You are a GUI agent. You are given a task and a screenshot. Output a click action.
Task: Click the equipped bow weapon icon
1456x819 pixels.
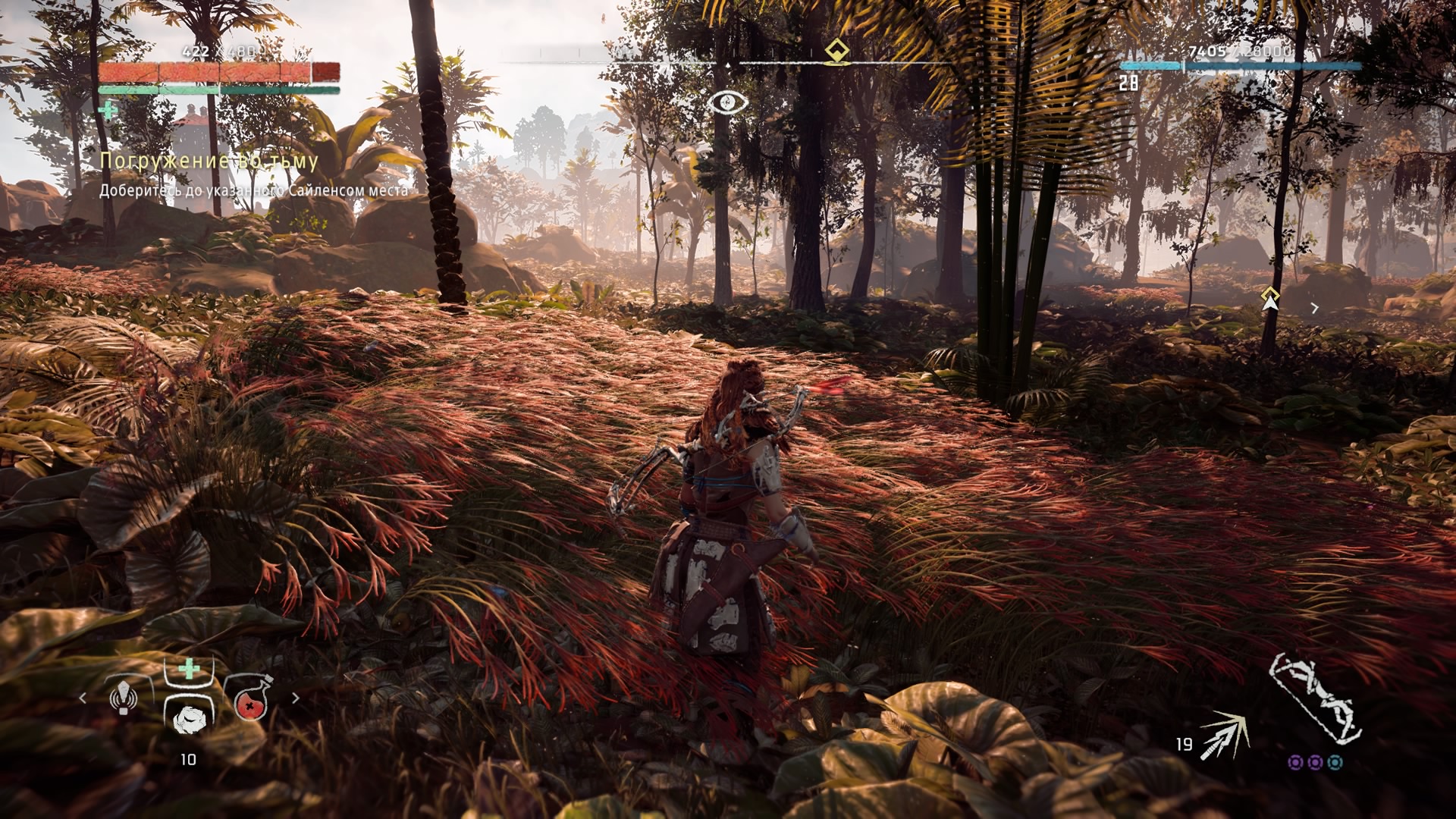(1315, 698)
